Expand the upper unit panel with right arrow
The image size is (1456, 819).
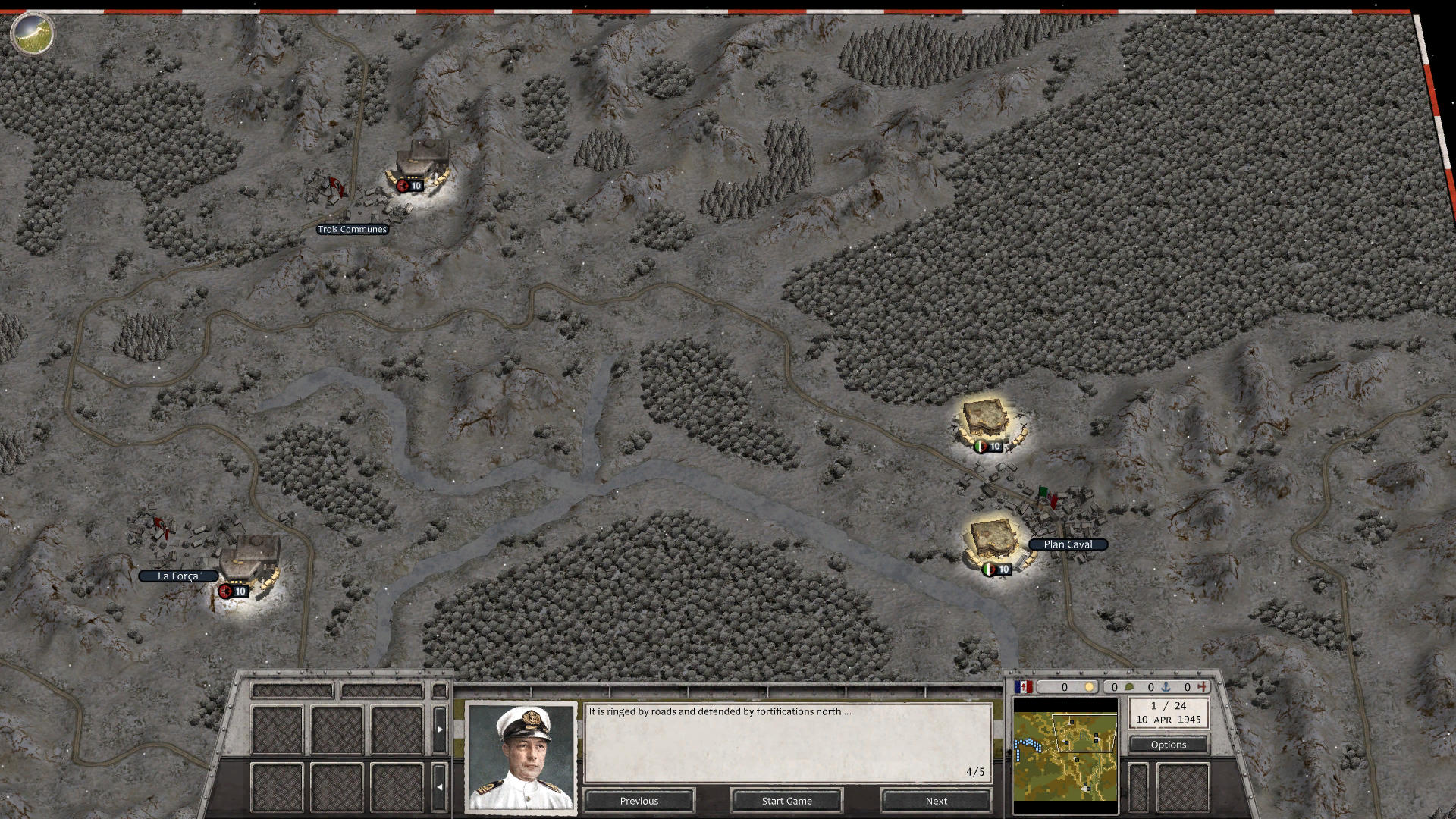coord(440,728)
